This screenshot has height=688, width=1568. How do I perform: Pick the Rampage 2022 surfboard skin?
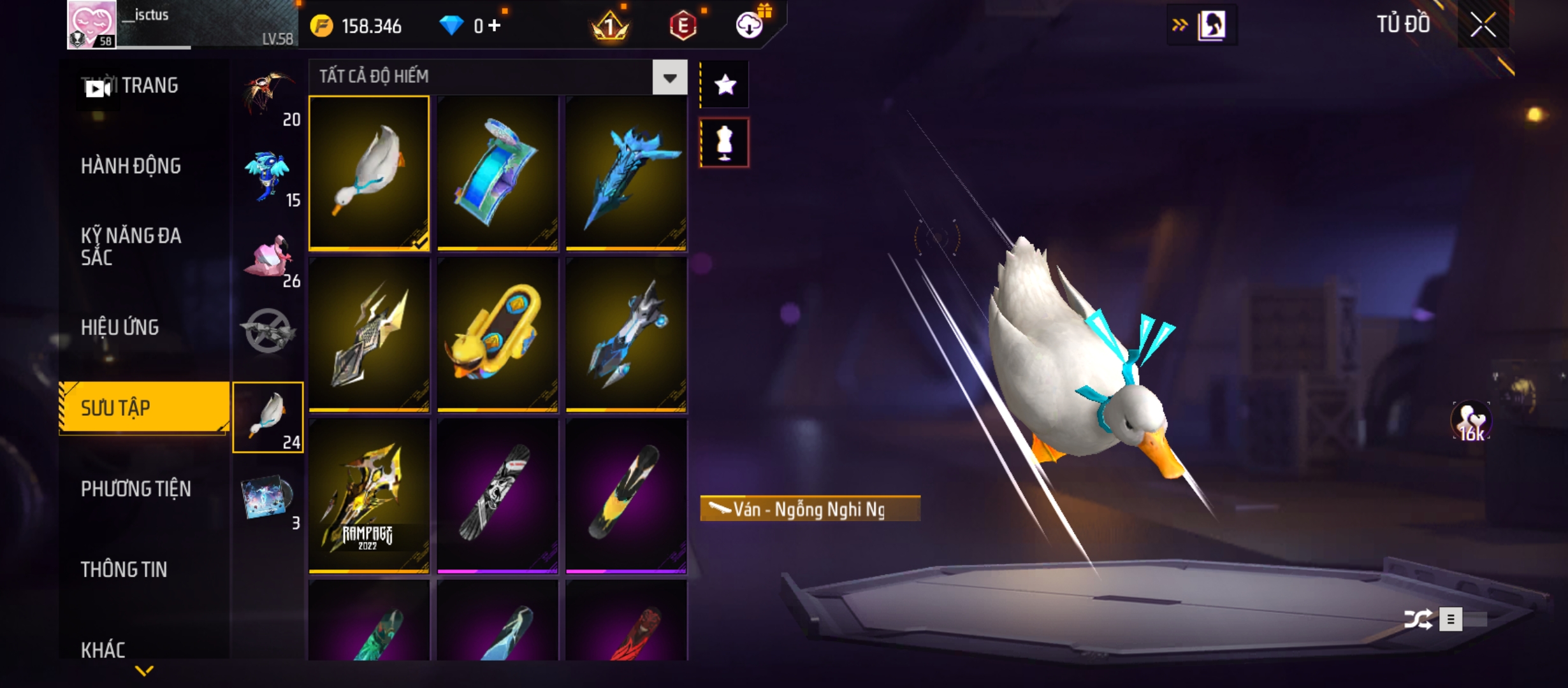click(369, 496)
